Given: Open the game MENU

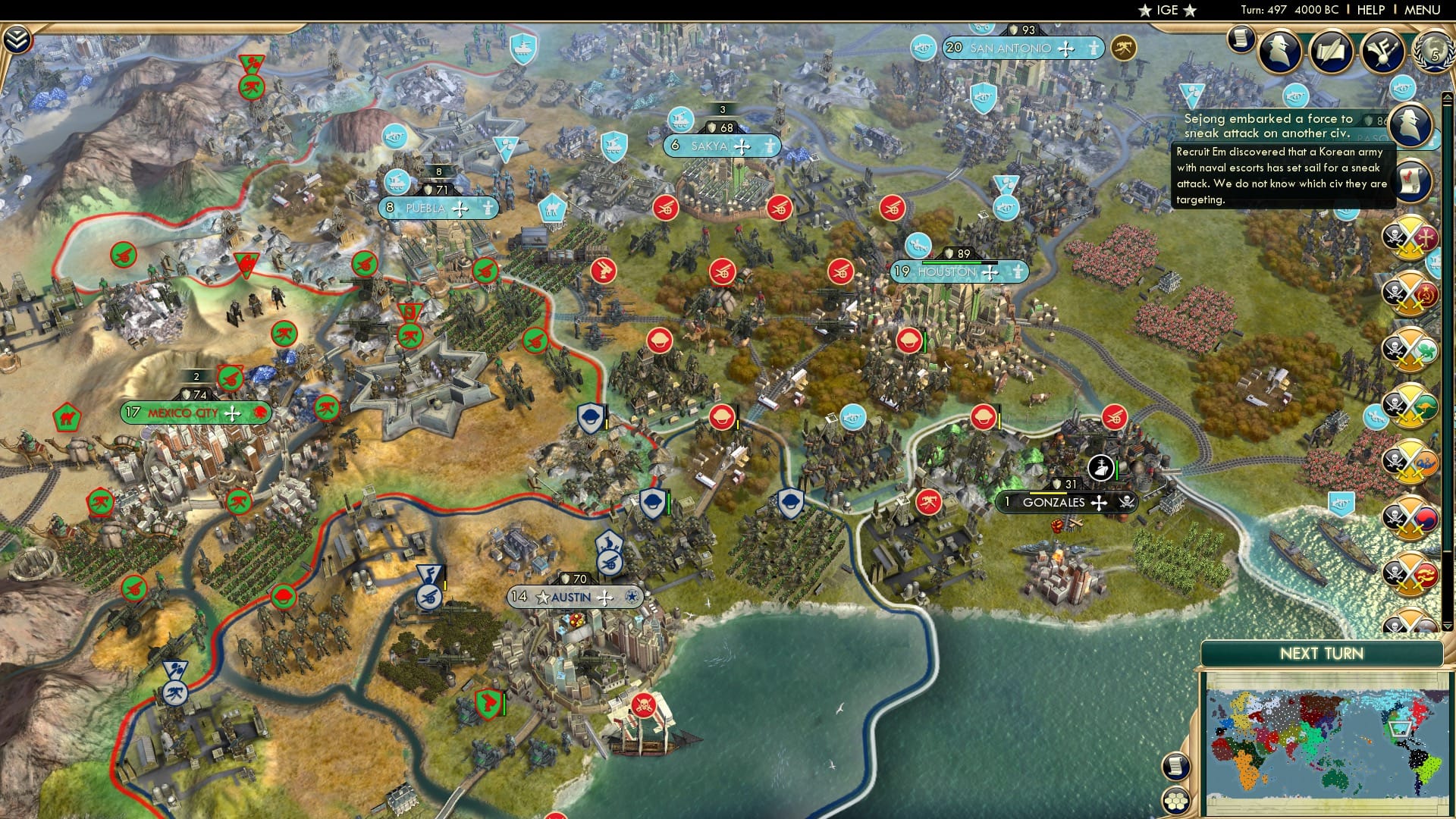Looking at the screenshot, I should click(1424, 10).
